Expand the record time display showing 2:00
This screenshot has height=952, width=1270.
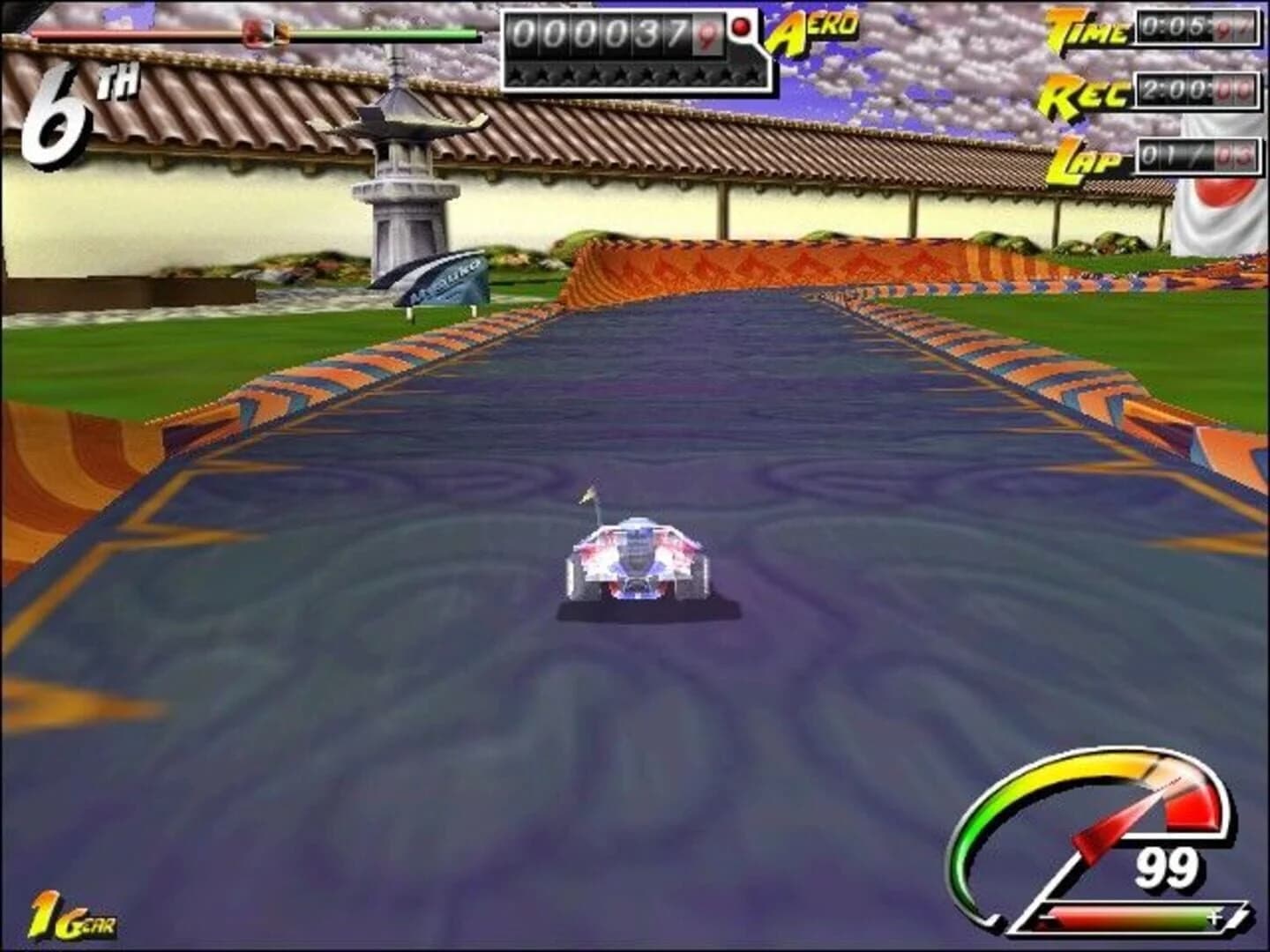pyautogui.click(x=1195, y=91)
